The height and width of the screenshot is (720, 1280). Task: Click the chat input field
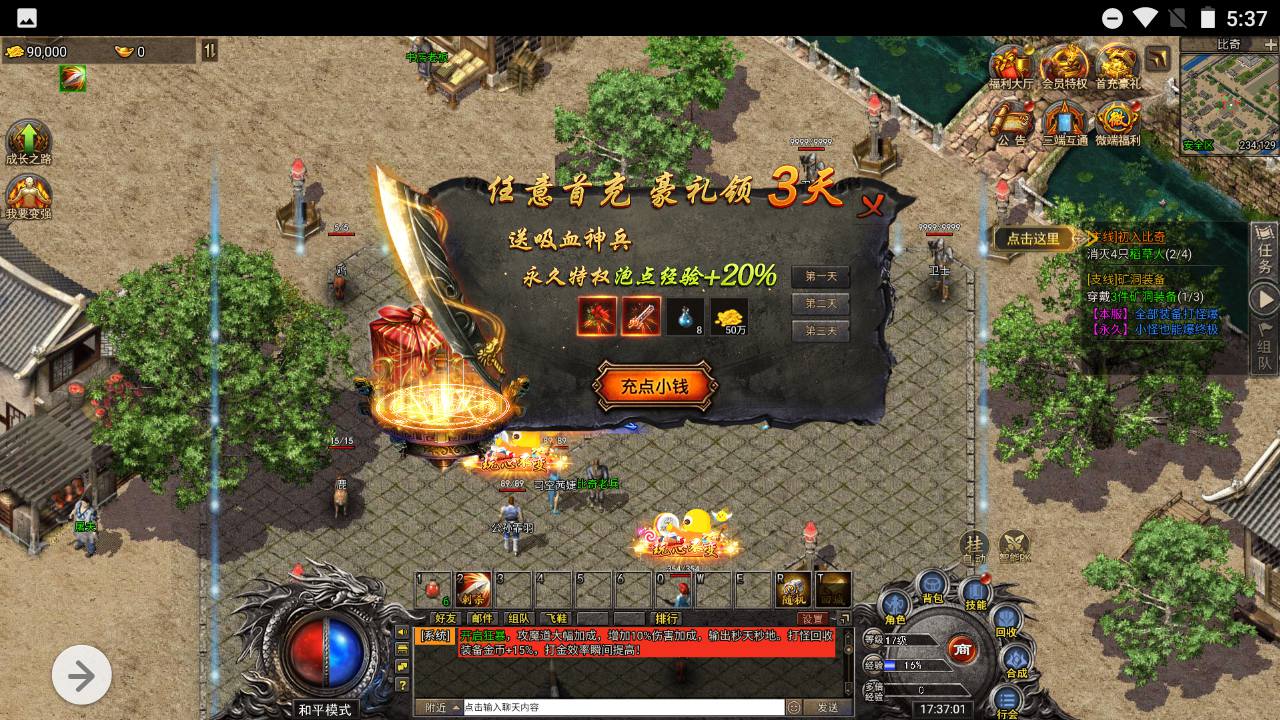coord(622,707)
